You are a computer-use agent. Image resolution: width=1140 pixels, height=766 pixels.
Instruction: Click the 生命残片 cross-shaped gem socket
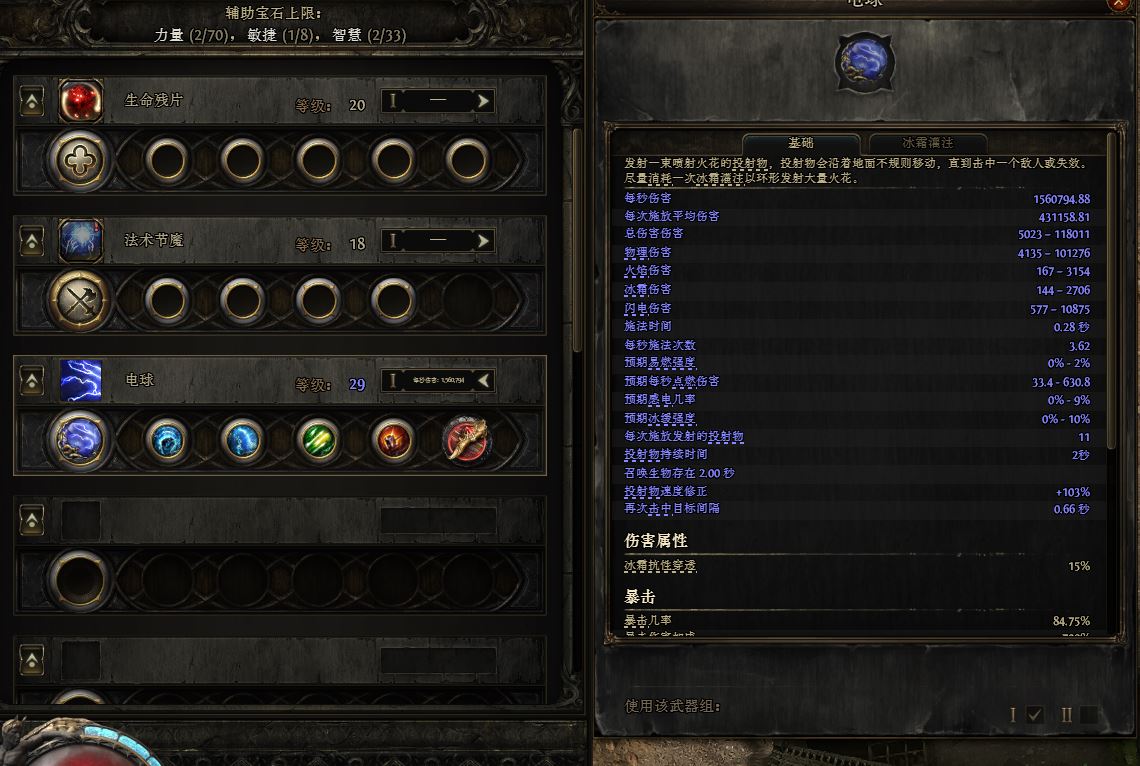click(81, 159)
